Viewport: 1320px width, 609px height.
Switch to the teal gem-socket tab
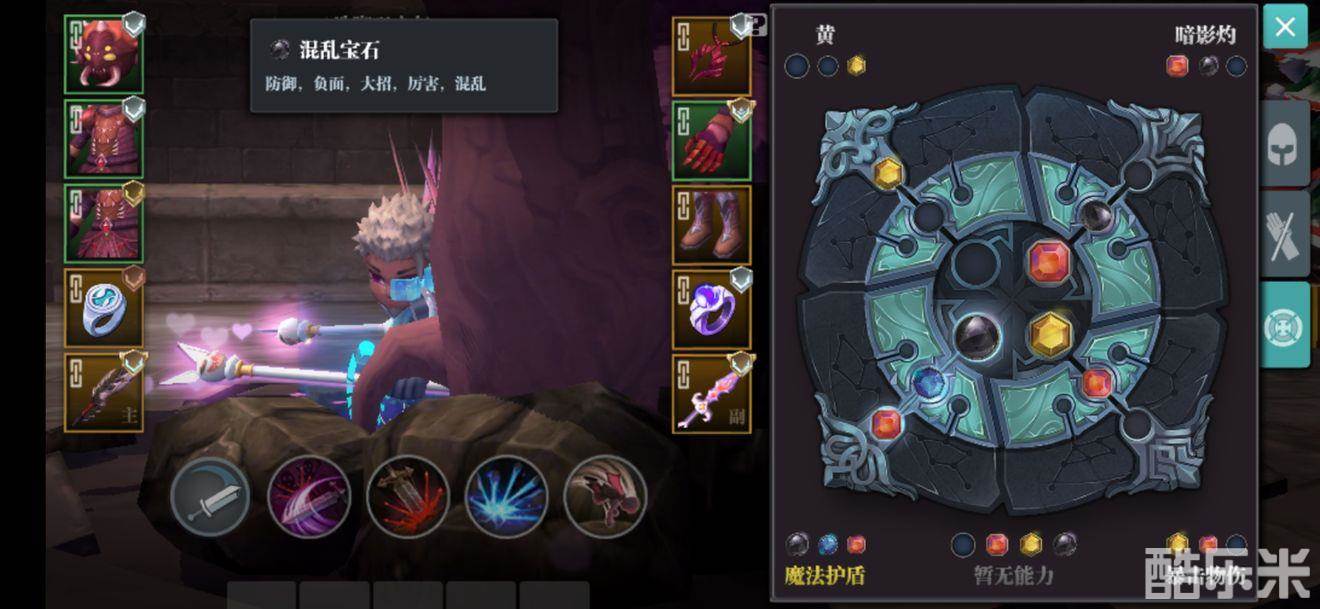tap(1285, 325)
